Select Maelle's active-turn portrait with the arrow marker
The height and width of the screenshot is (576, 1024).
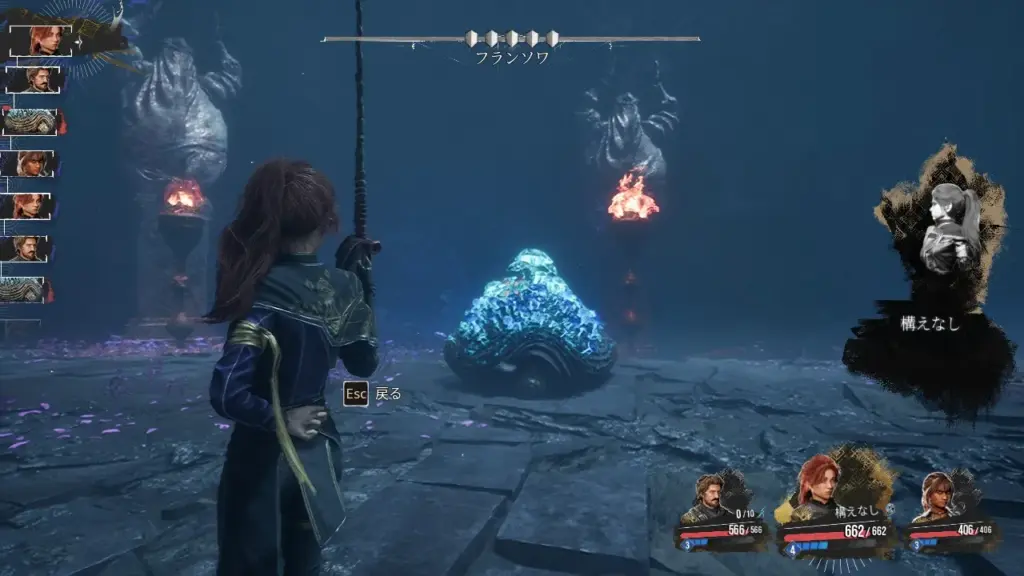click(x=40, y=40)
